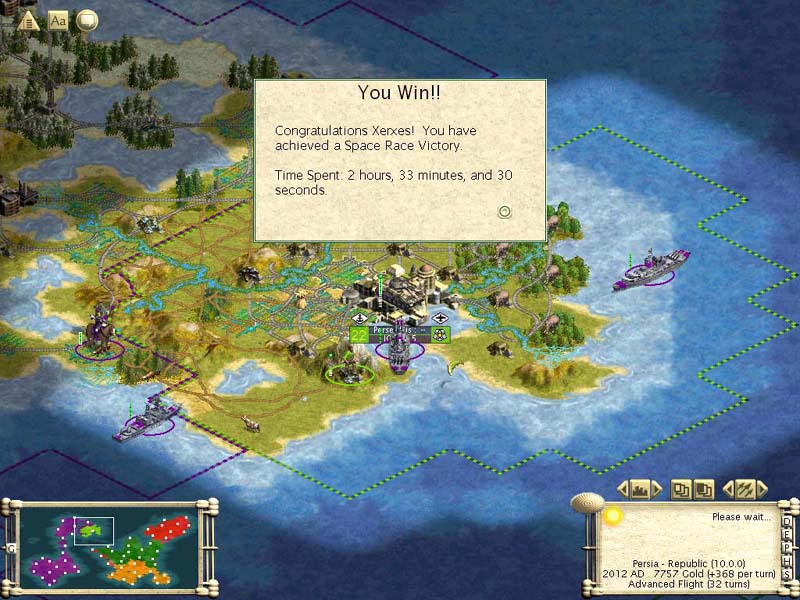This screenshot has height=600, width=800.
Task: Click the triple-arrows unit button
Action: (745, 489)
